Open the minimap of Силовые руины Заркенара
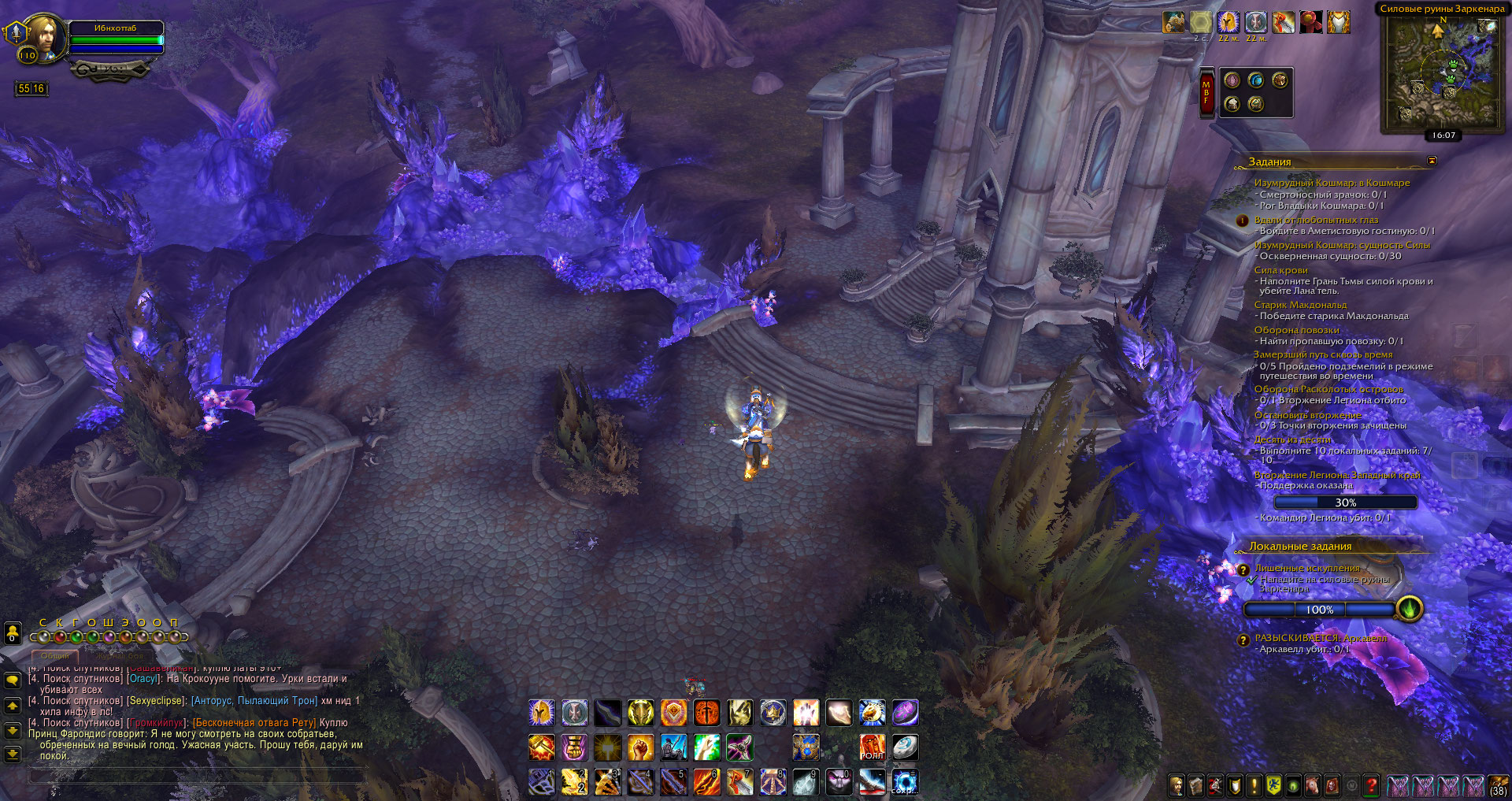Viewport: 1512px width, 801px height. pos(1443,72)
